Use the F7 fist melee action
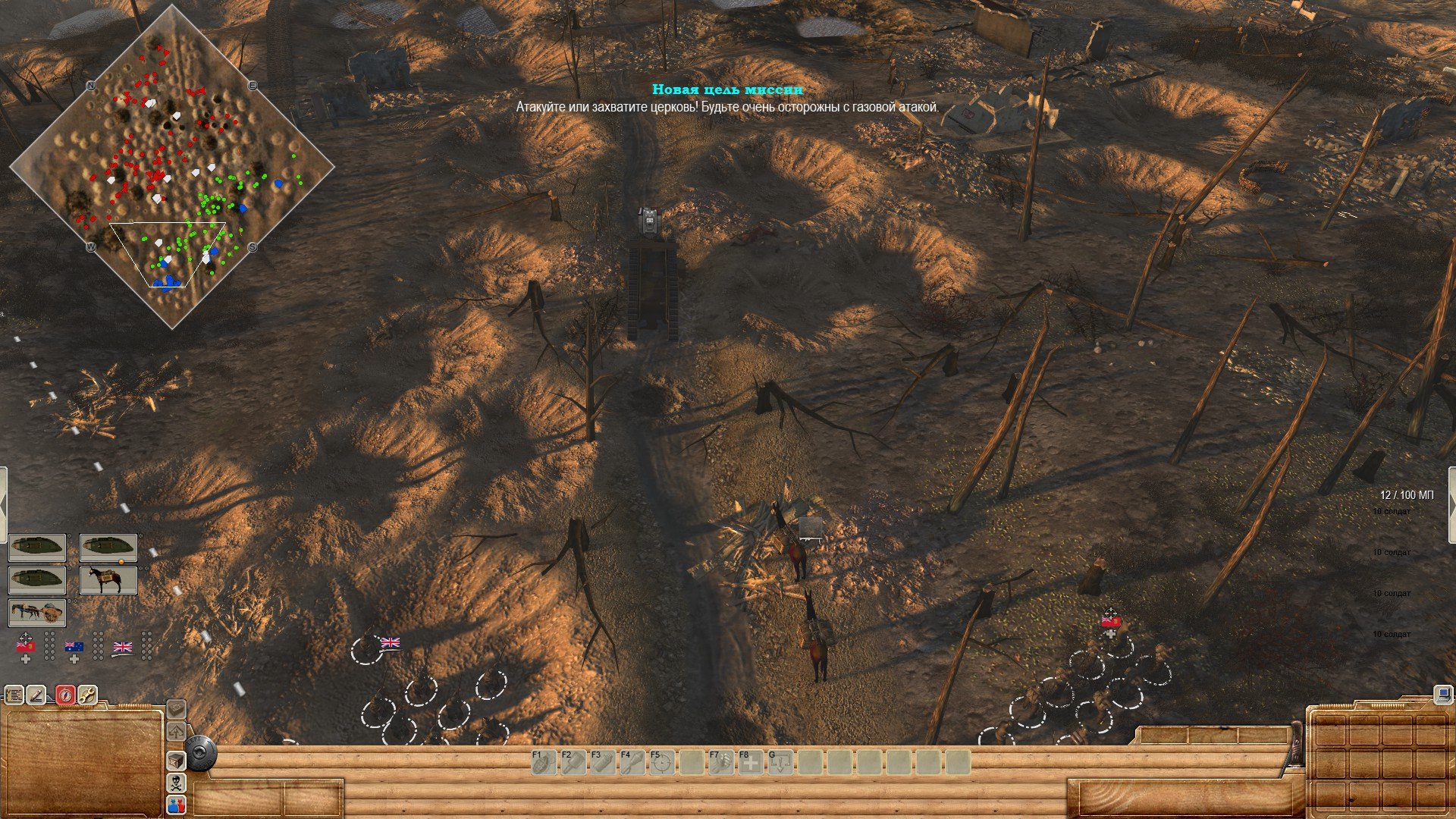The height and width of the screenshot is (819, 1456). (x=721, y=762)
